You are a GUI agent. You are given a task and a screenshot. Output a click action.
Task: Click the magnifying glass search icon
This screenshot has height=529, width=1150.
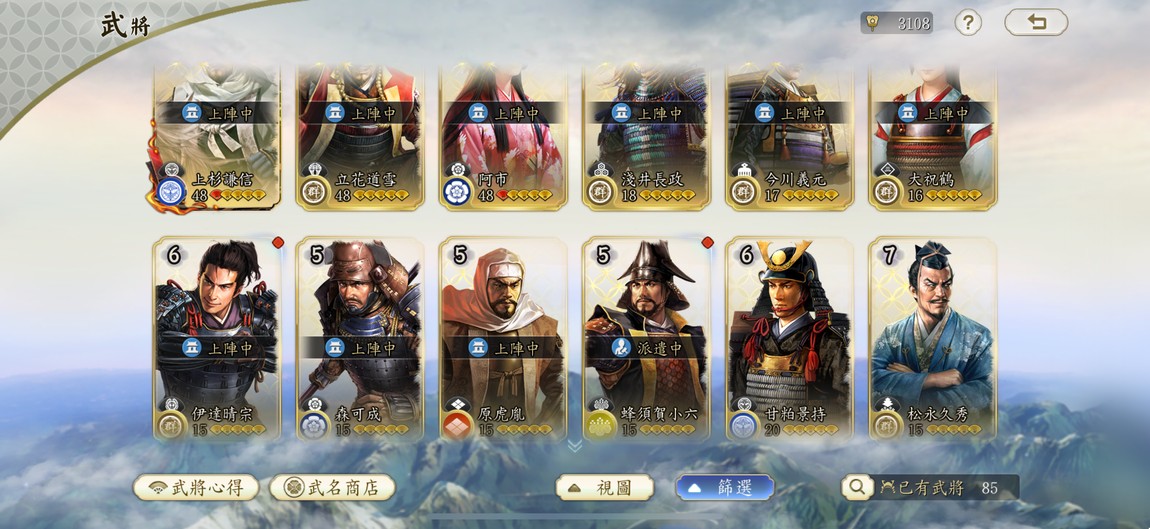click(x=857, y=487)
